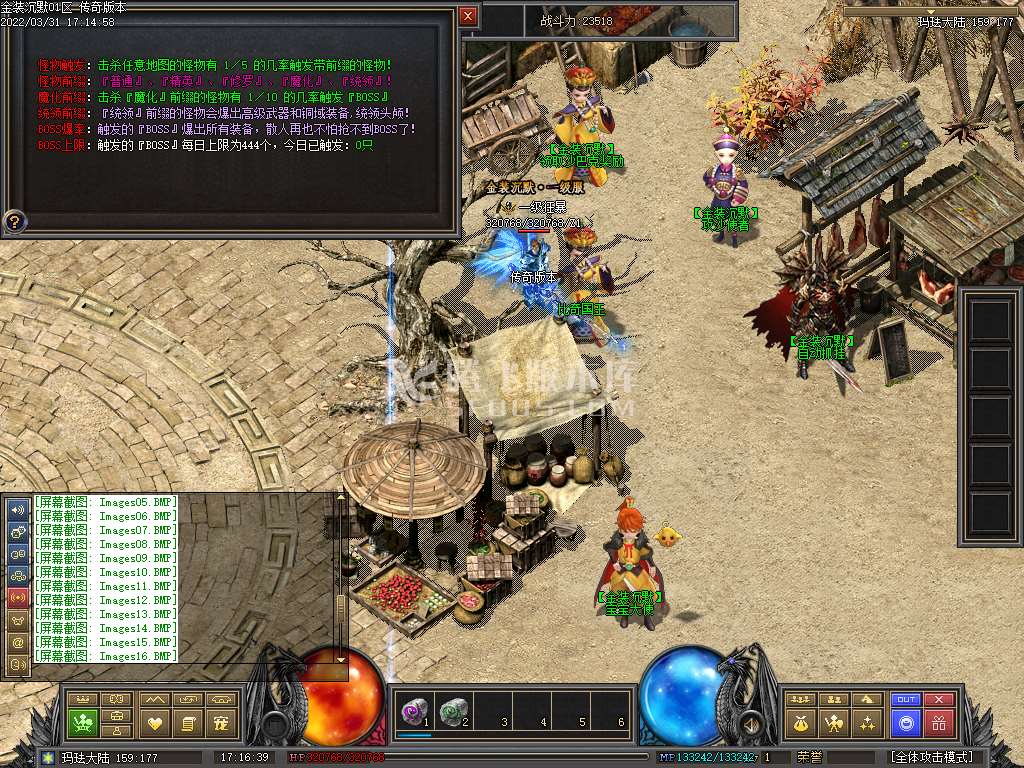
Task: Click the blue OUT button
Action: [x=906, y=700]
